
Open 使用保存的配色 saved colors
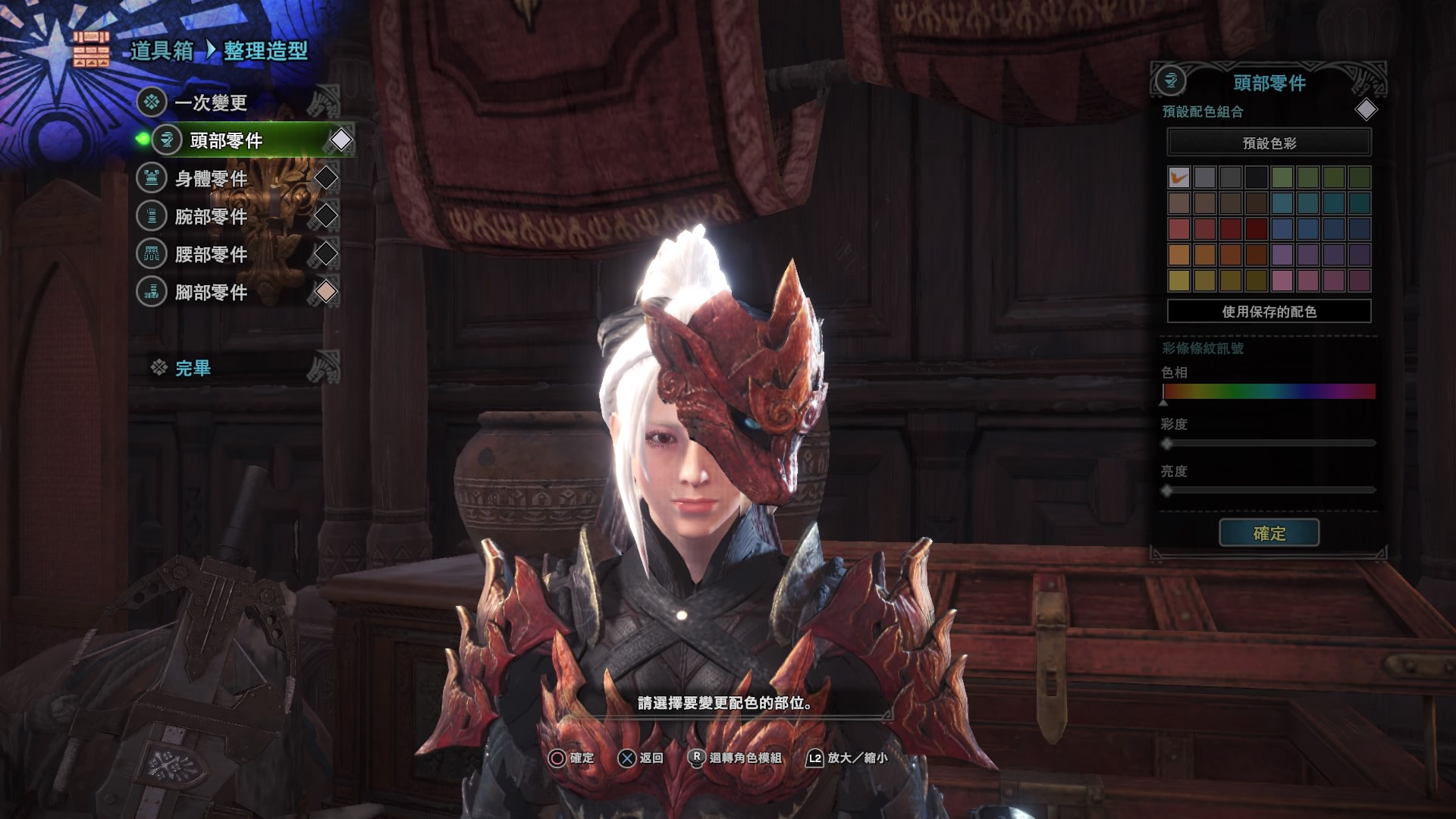tap(1269, 312)
